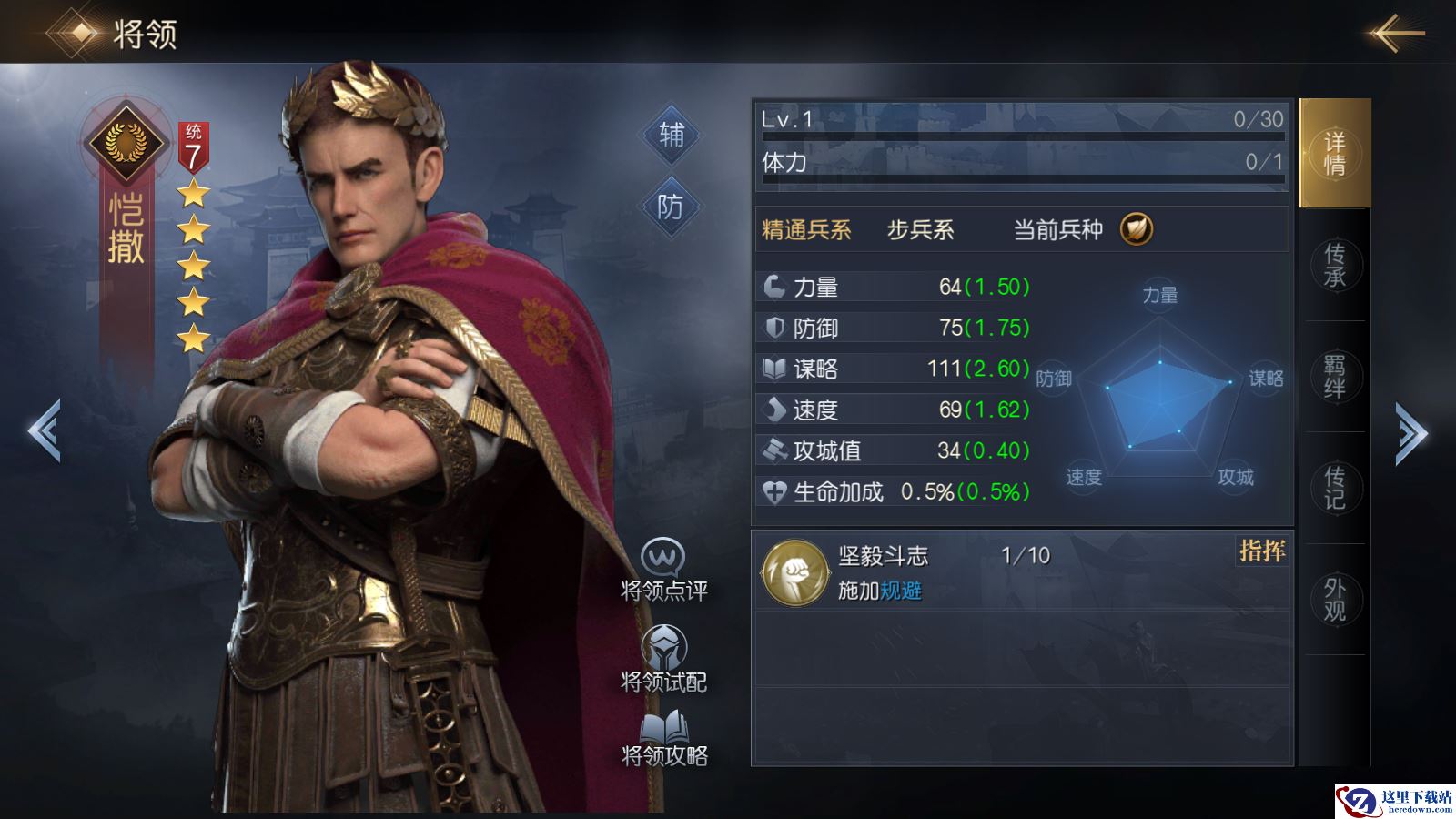Show the 传记 biography tab
1456x819 pixels.
point(1334,488)
